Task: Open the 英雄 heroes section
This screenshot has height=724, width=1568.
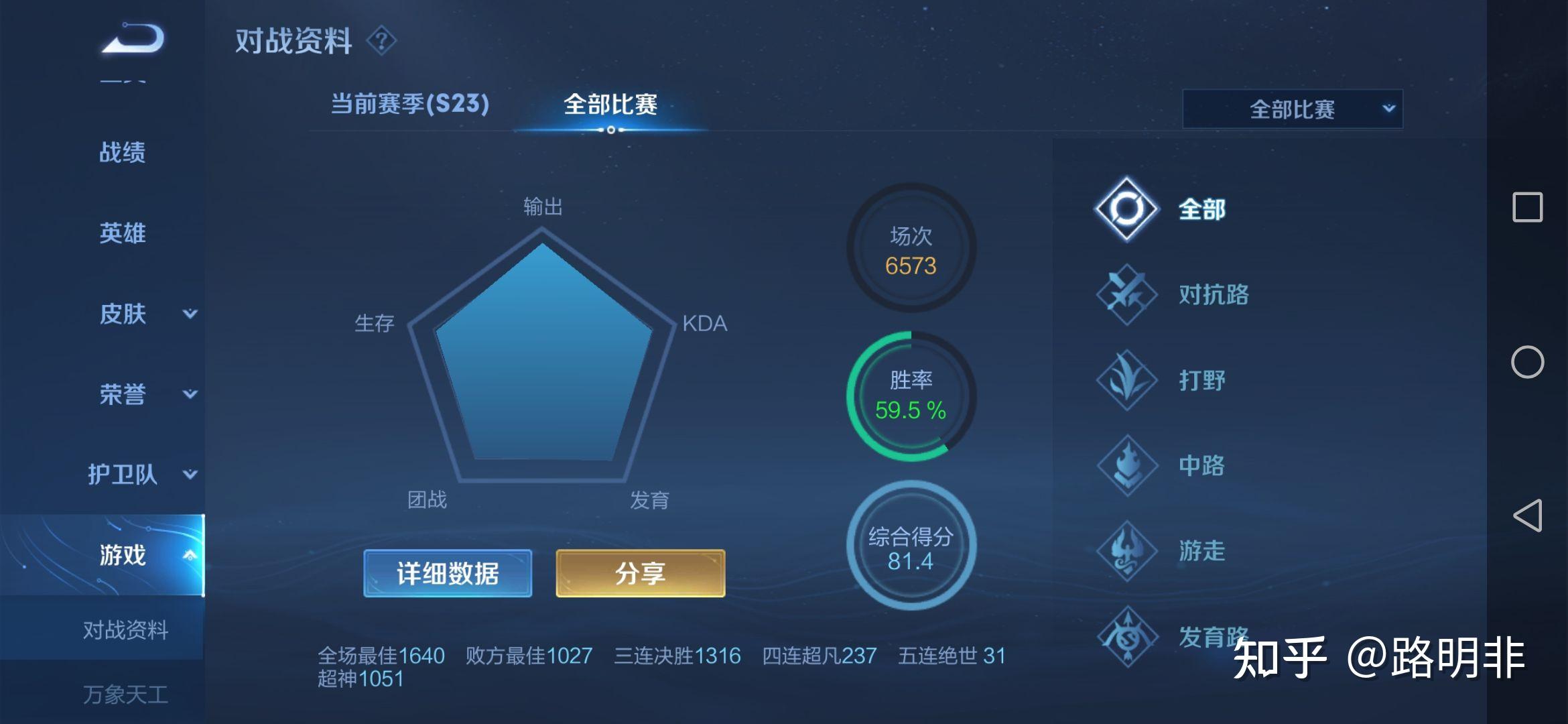Action: click(122, 233)
